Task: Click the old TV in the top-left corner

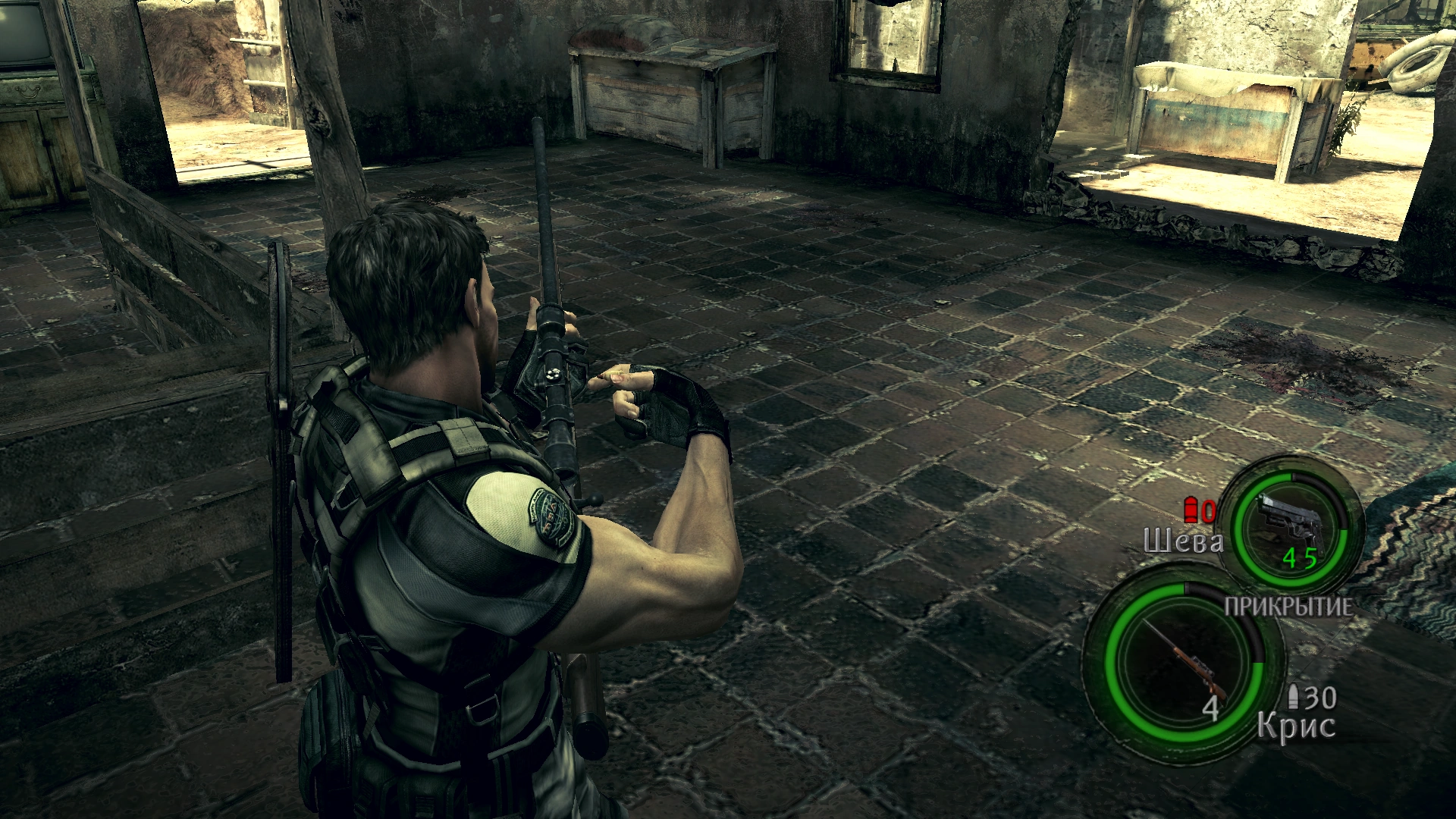Action: tap(23, 30)
